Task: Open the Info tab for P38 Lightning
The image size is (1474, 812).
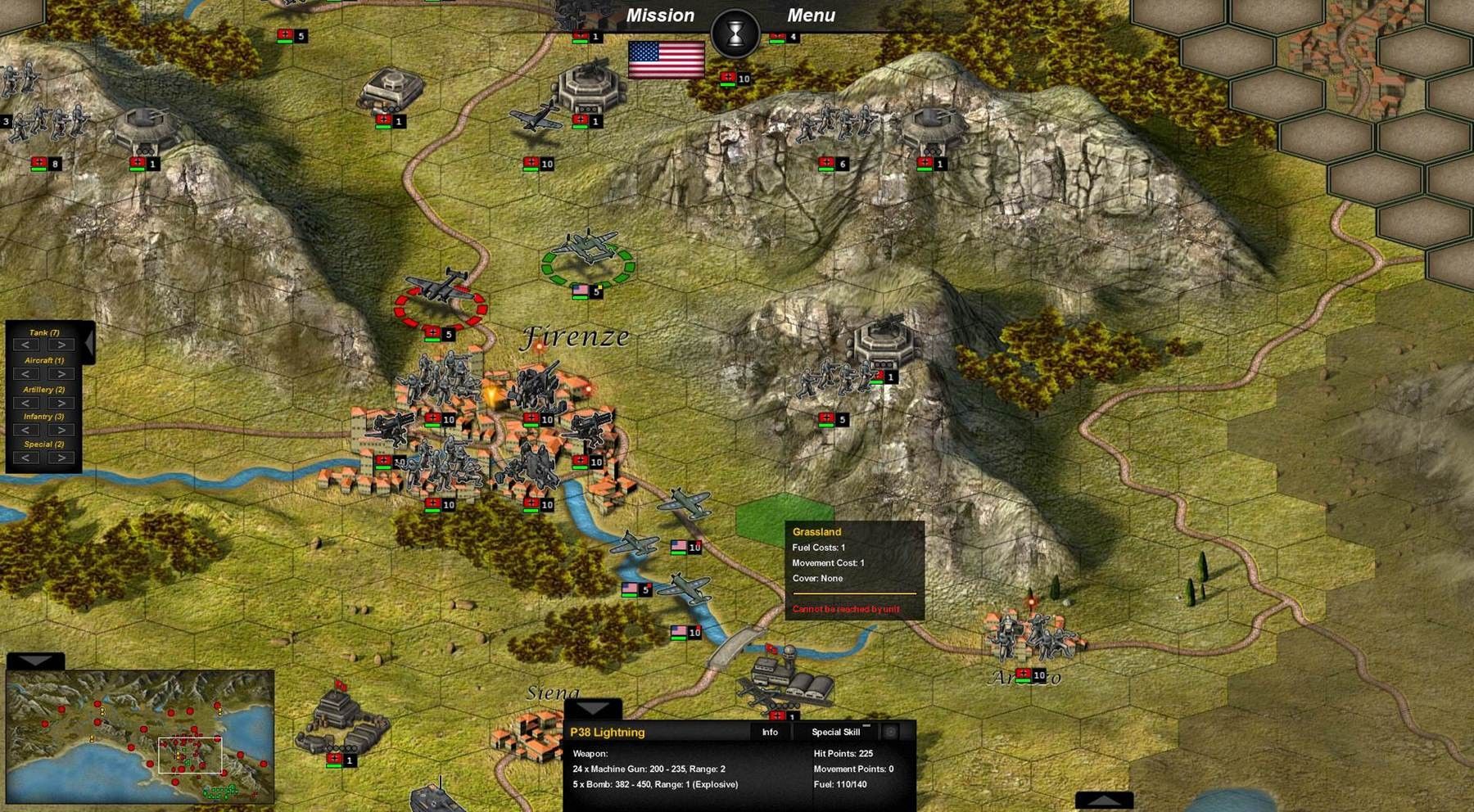Action: [x=770, y=732]
